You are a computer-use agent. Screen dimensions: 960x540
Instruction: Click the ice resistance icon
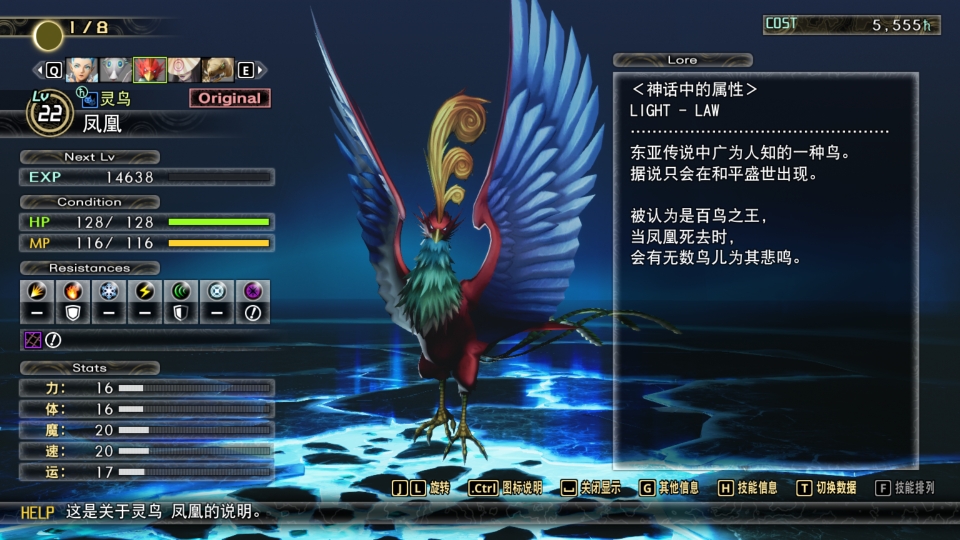tap(108, 291)
